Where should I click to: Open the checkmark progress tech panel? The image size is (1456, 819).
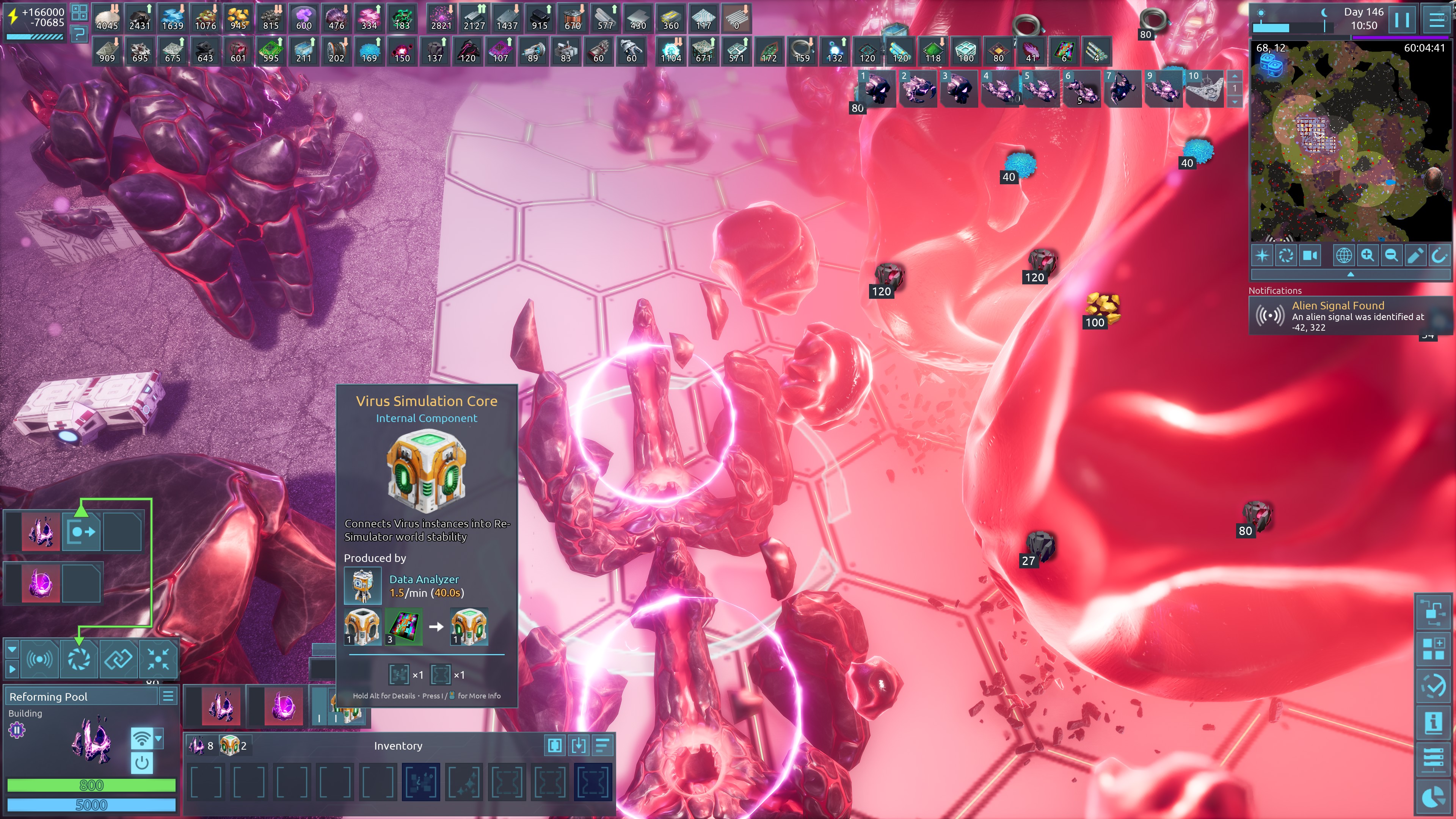(1433, 686)
